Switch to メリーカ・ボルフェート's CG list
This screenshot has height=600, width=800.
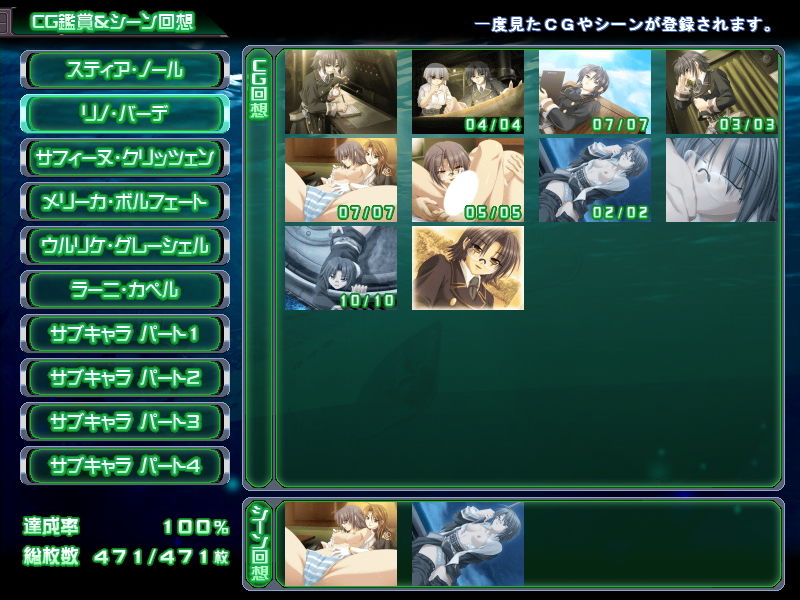[125, 202]
